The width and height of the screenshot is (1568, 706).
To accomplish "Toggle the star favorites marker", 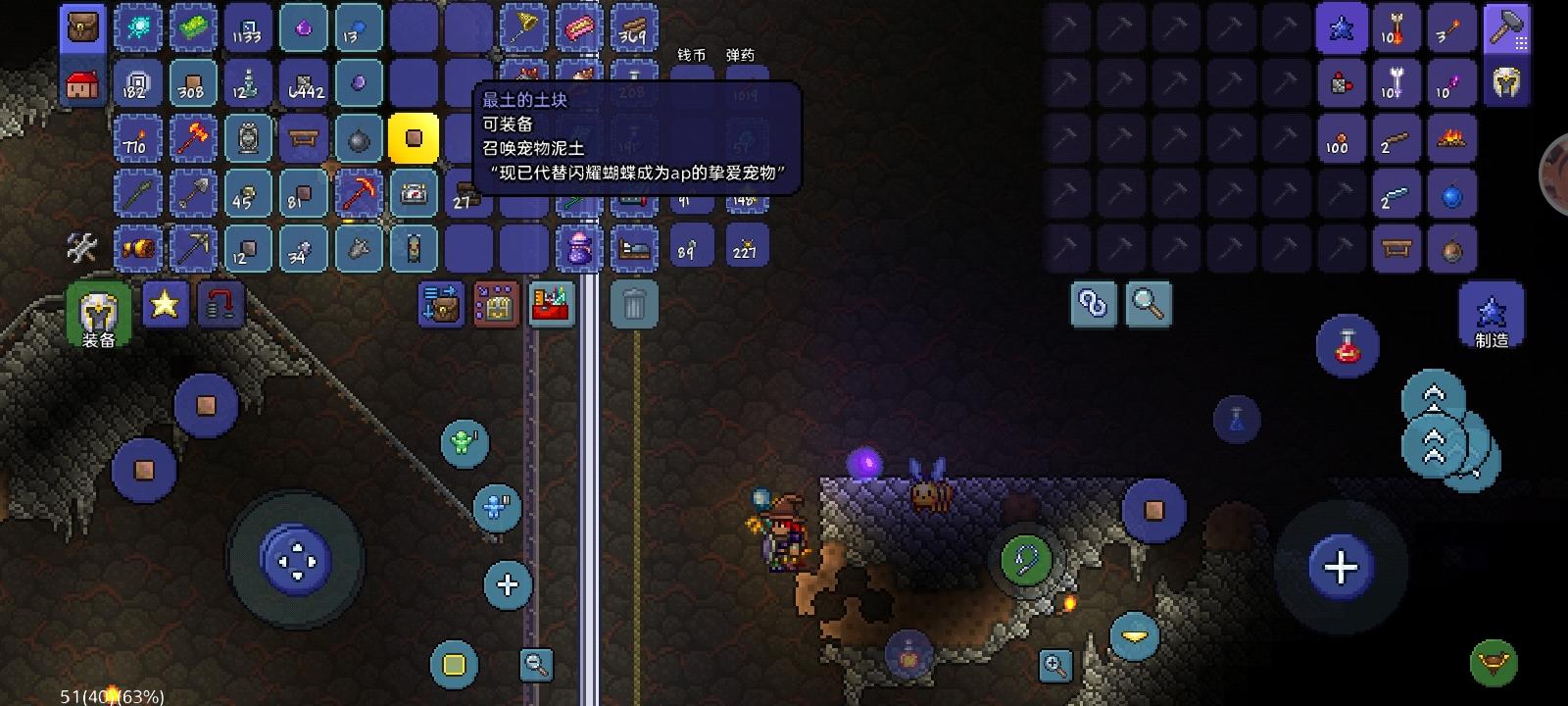I will [x=164, y=305].
